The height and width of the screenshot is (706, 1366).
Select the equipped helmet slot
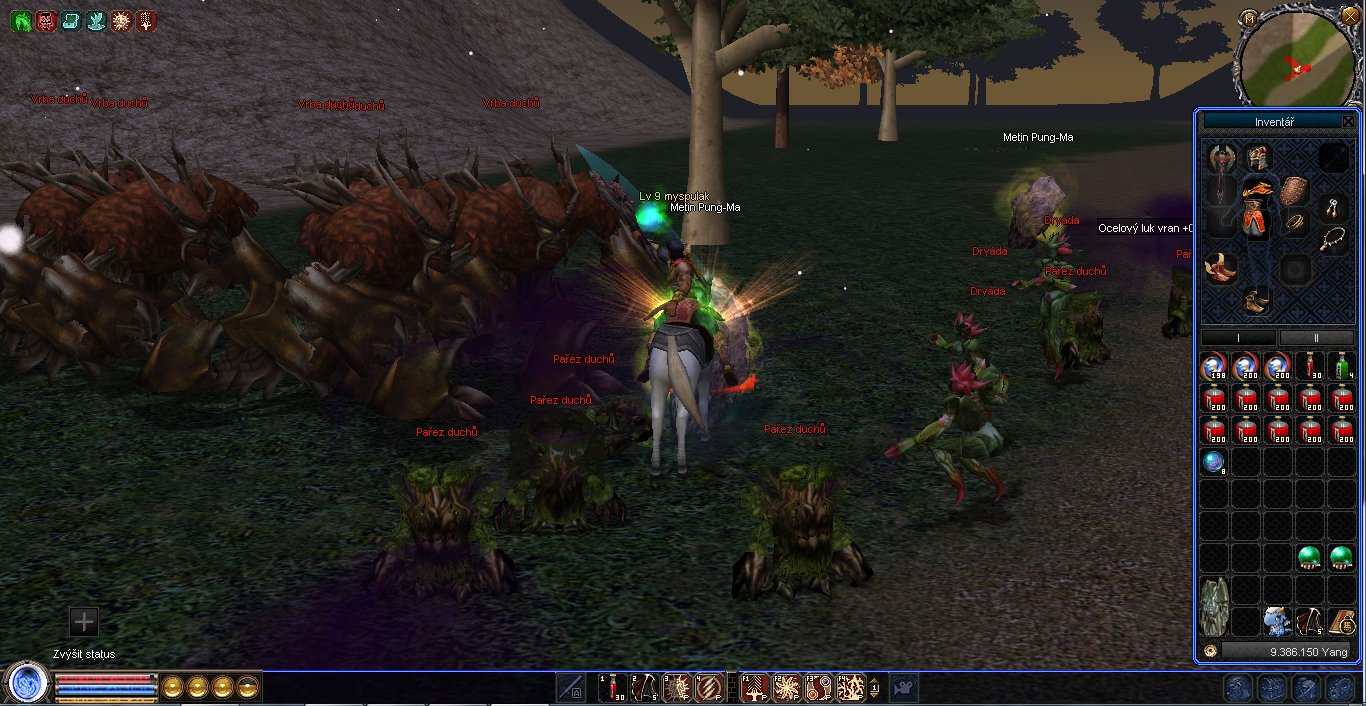click(x=1256, y=157)
